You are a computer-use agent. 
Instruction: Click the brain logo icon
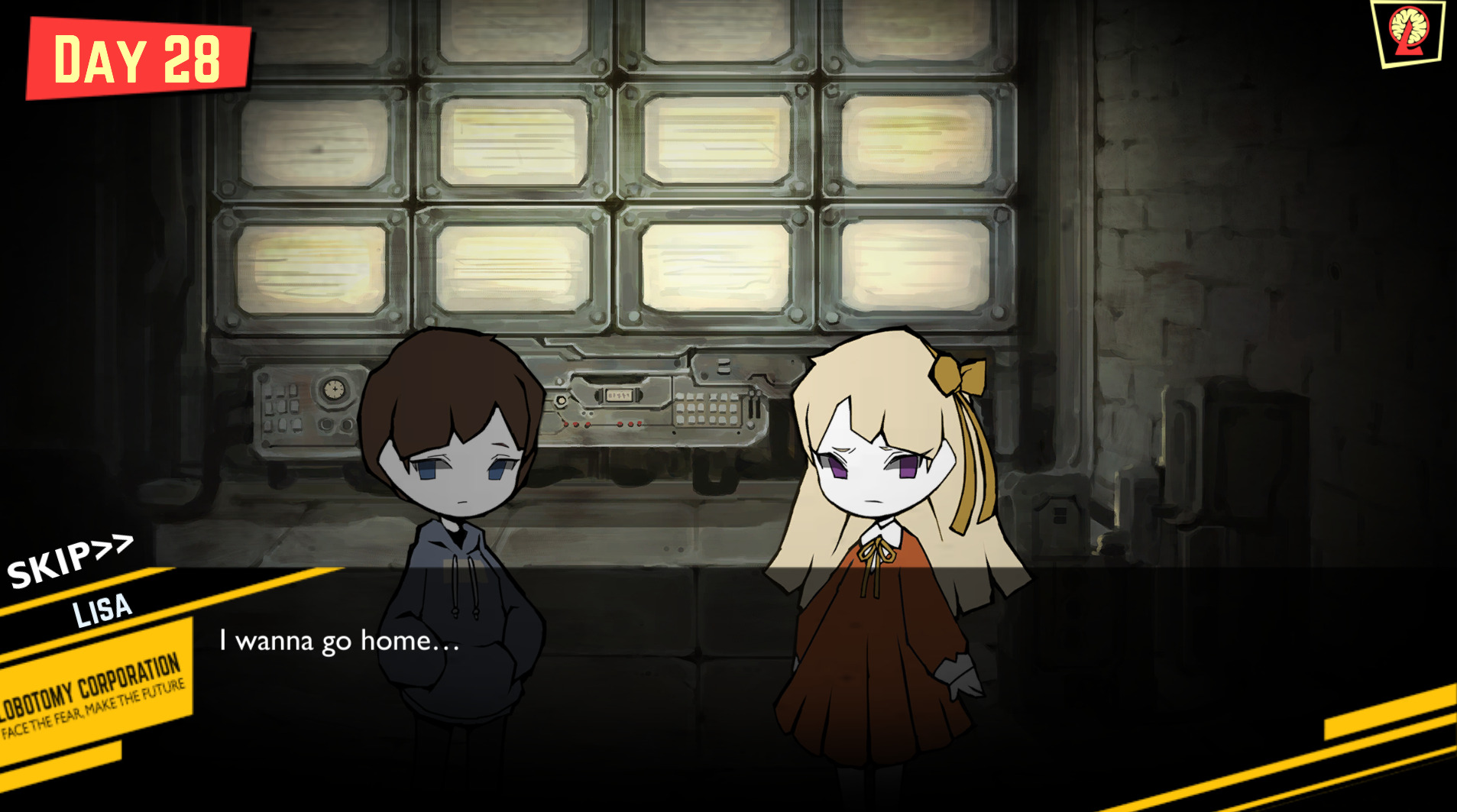pyautogui.click(x=1409, y=32)
